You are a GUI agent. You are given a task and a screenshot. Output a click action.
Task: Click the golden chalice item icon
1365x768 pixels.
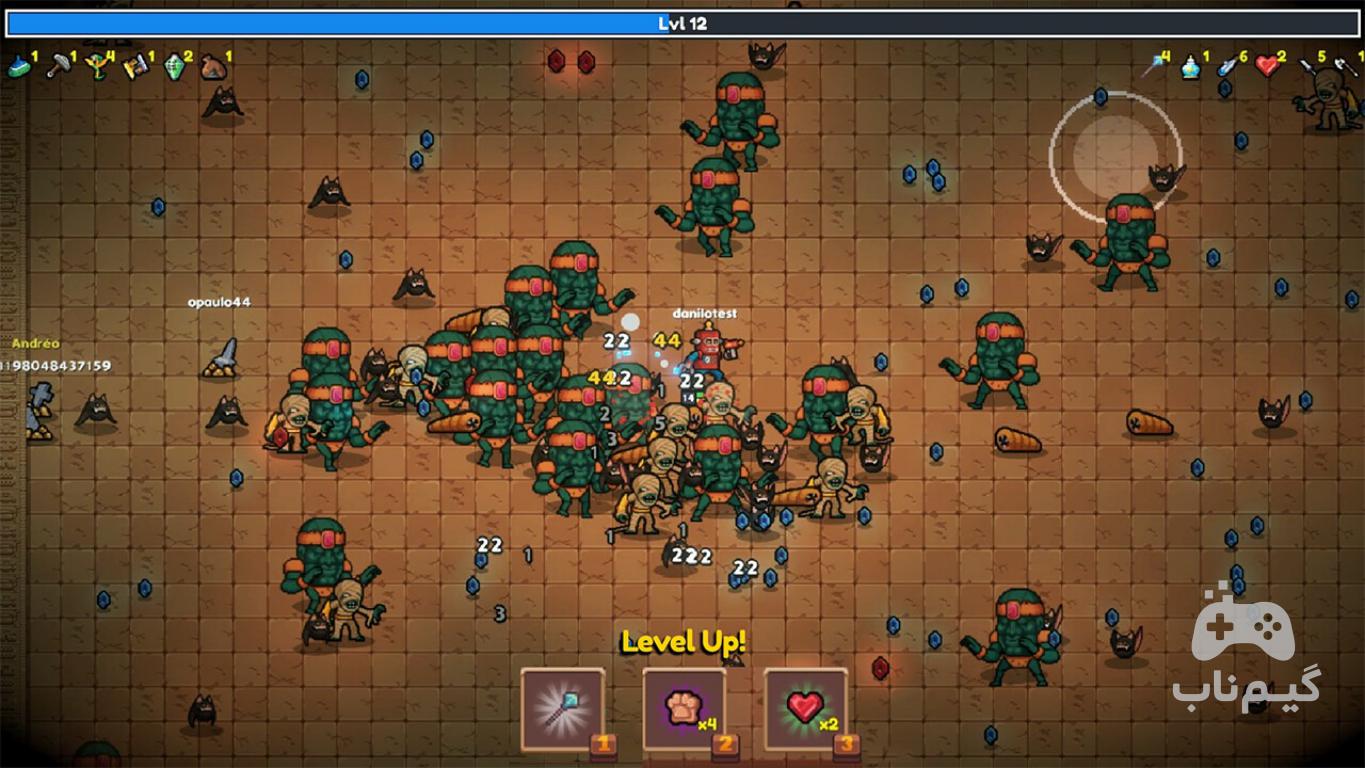click(96, 67)
